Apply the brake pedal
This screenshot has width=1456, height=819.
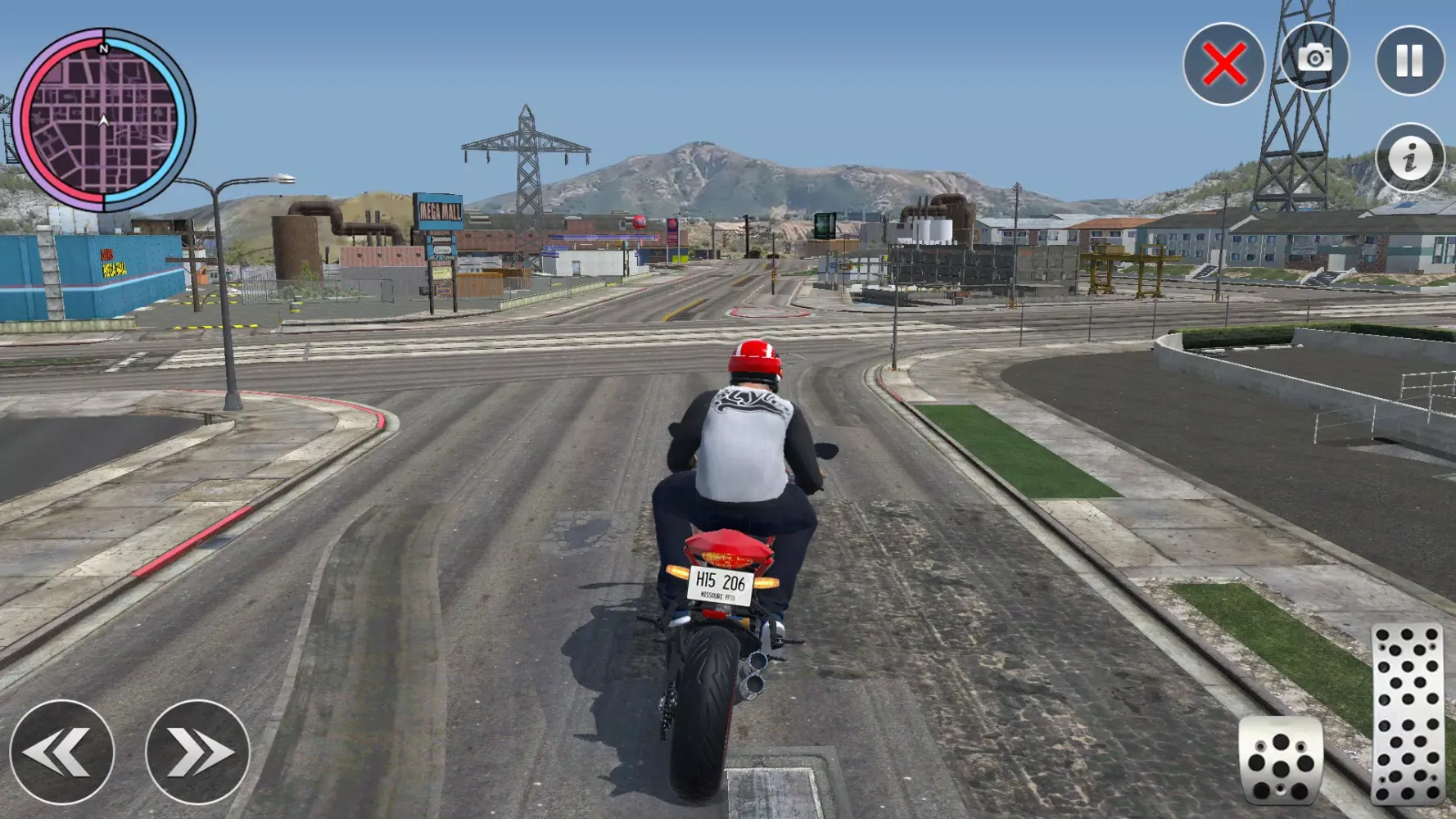tap(1281, 759)
